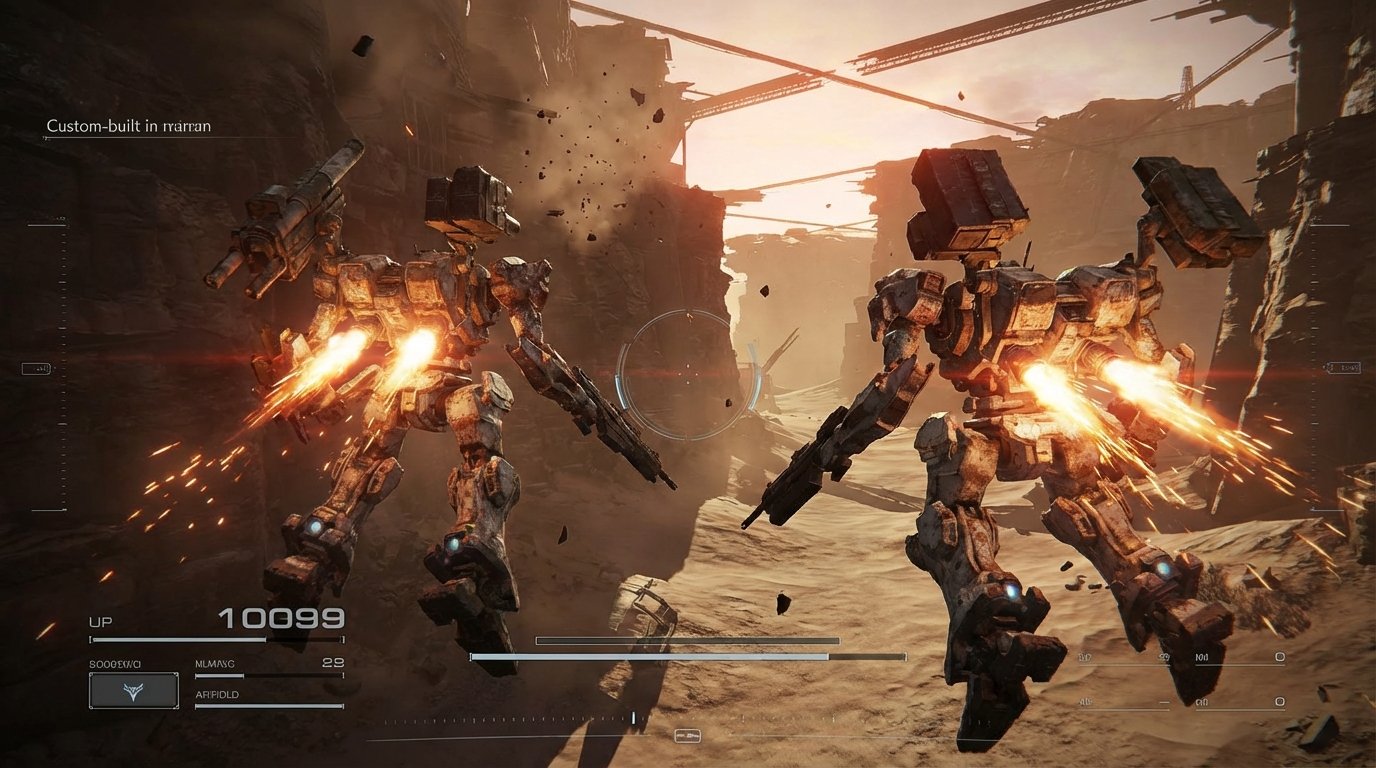Open the mission banner reading Custom-built
Screen dimensions: 1376x768
click(128, 125)
